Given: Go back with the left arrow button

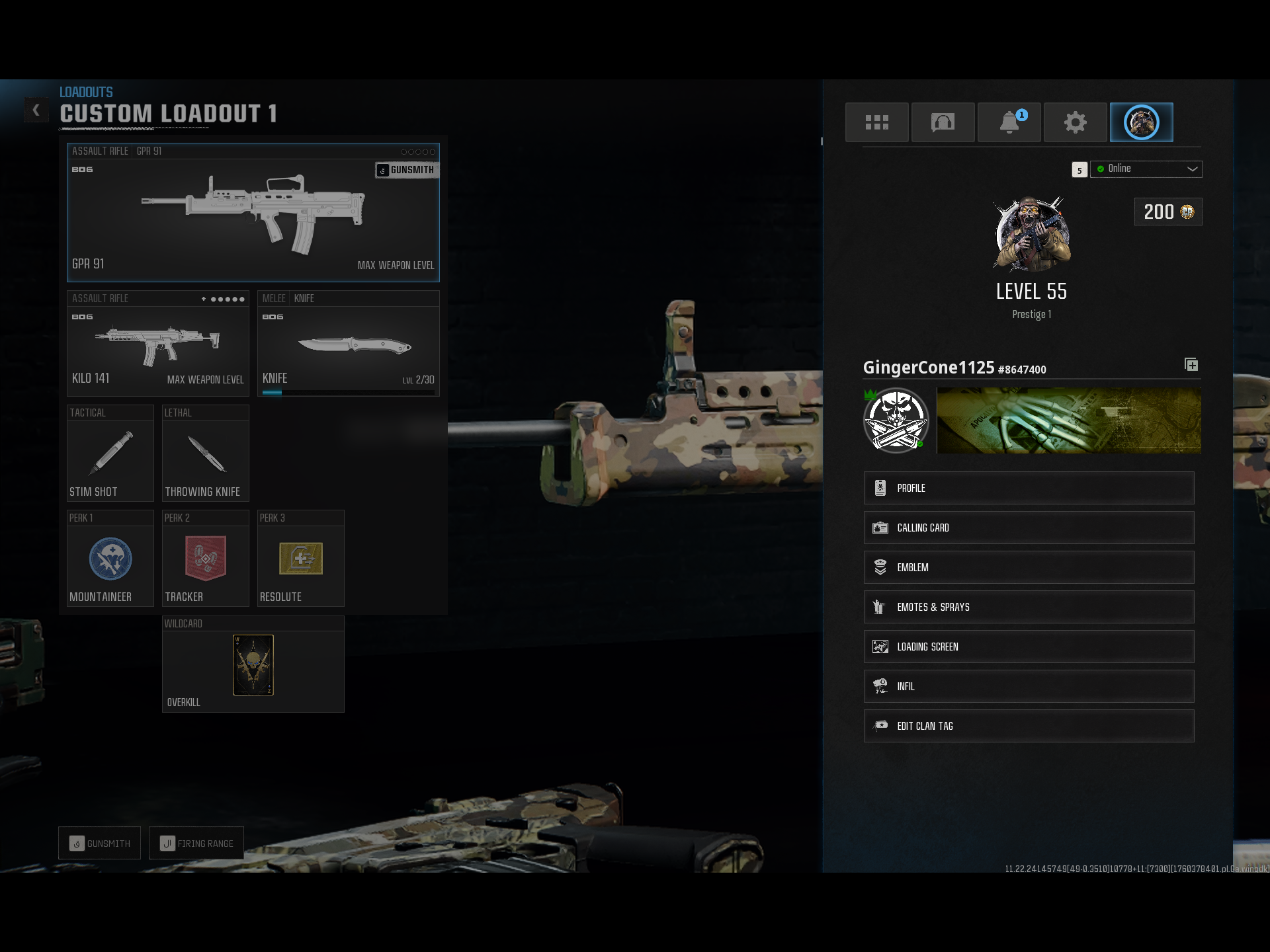Looking at the screenshot, I should click(36, 110).
